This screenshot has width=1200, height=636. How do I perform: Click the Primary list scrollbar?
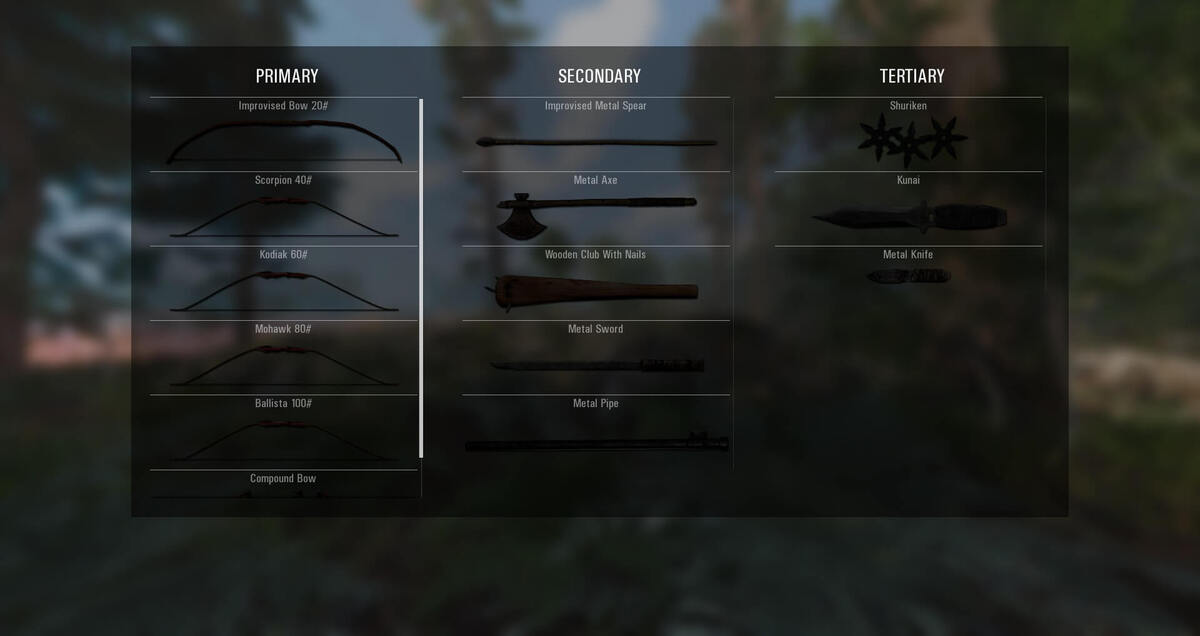(421, 278)
